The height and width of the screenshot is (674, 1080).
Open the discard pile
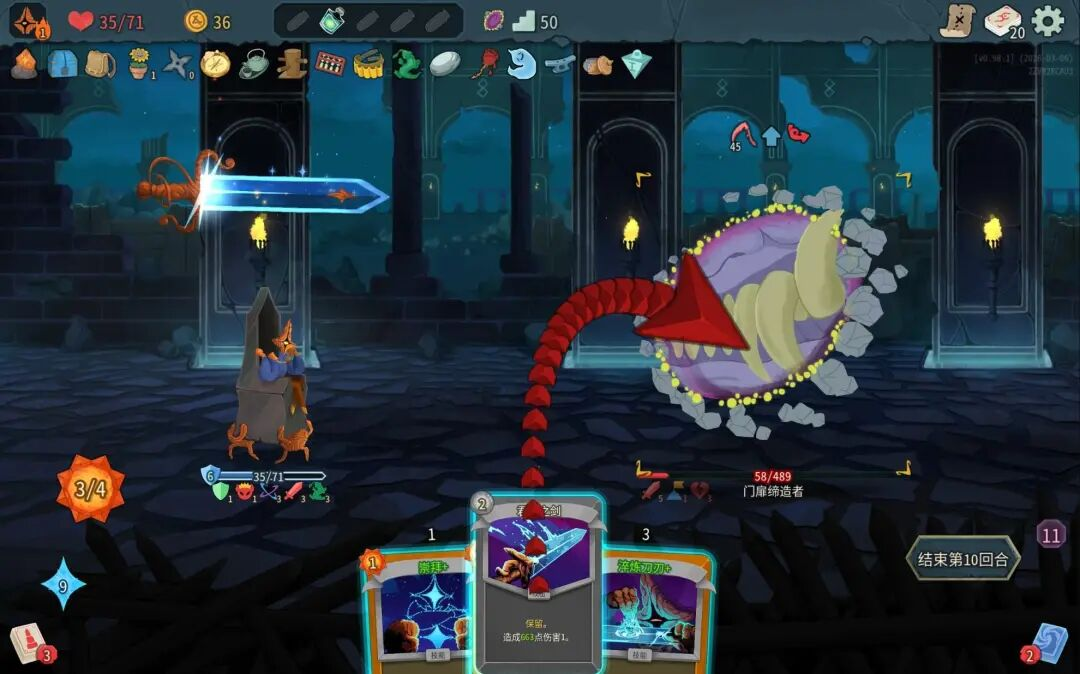(1049, 643)
